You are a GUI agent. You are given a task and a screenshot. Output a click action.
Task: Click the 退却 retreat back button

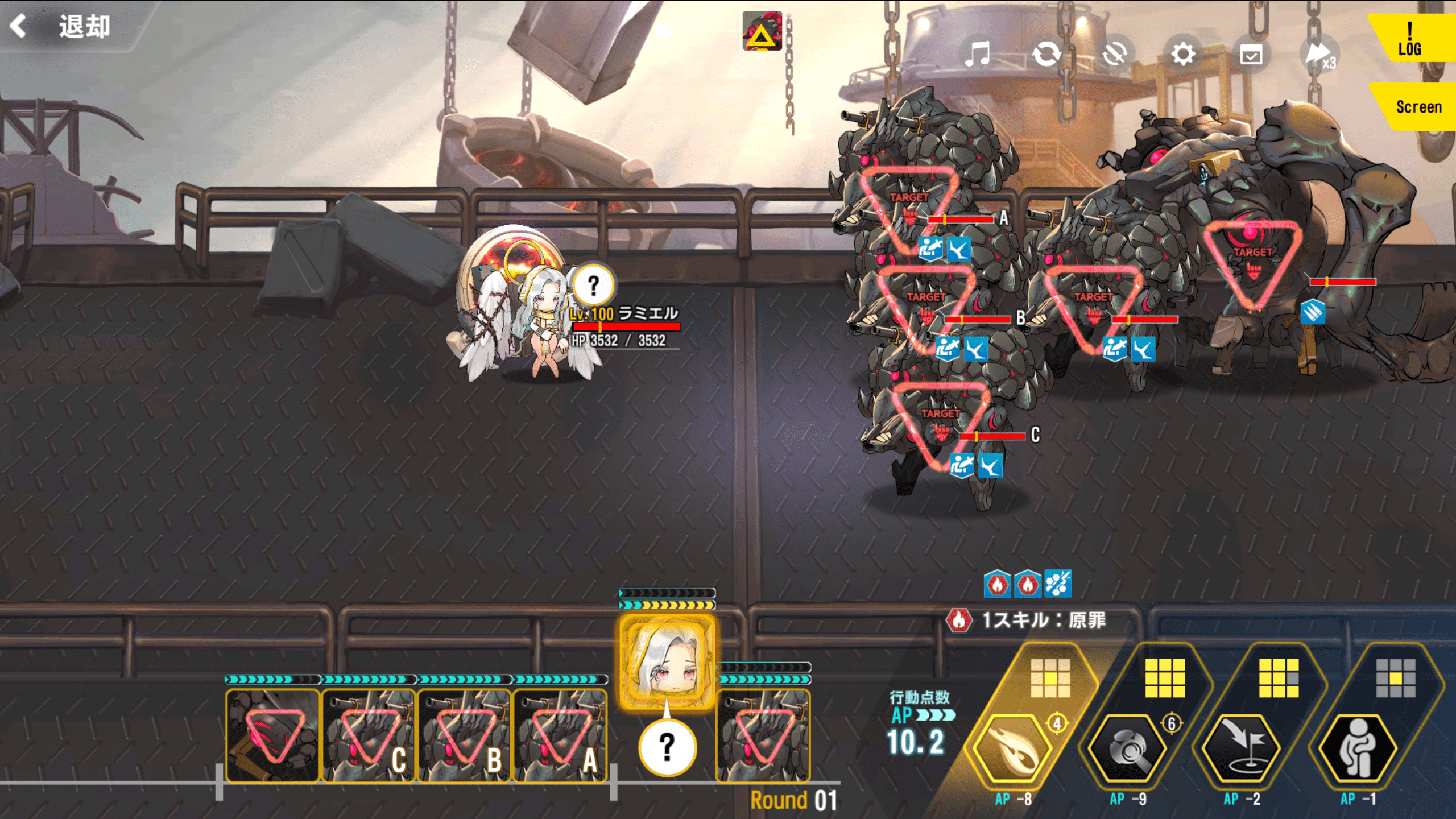(63, 26)
